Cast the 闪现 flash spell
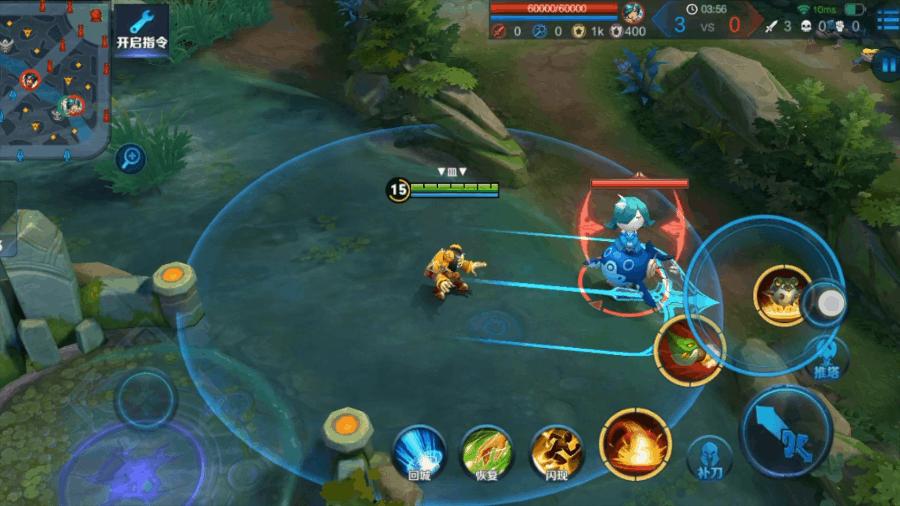Screen dimensions: 900x506 tap(556, 451)
